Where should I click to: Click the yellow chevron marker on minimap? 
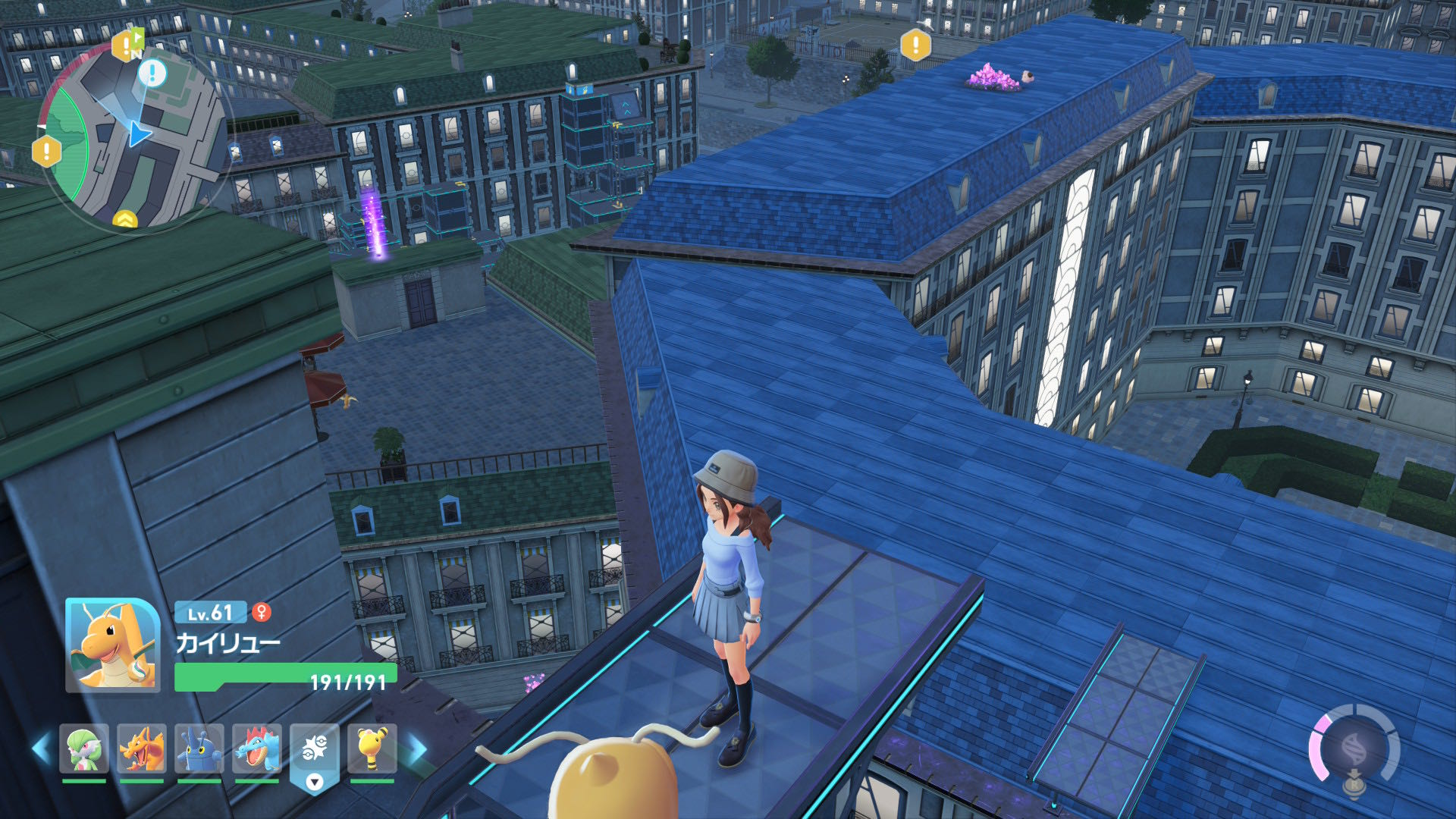(125, 220)
